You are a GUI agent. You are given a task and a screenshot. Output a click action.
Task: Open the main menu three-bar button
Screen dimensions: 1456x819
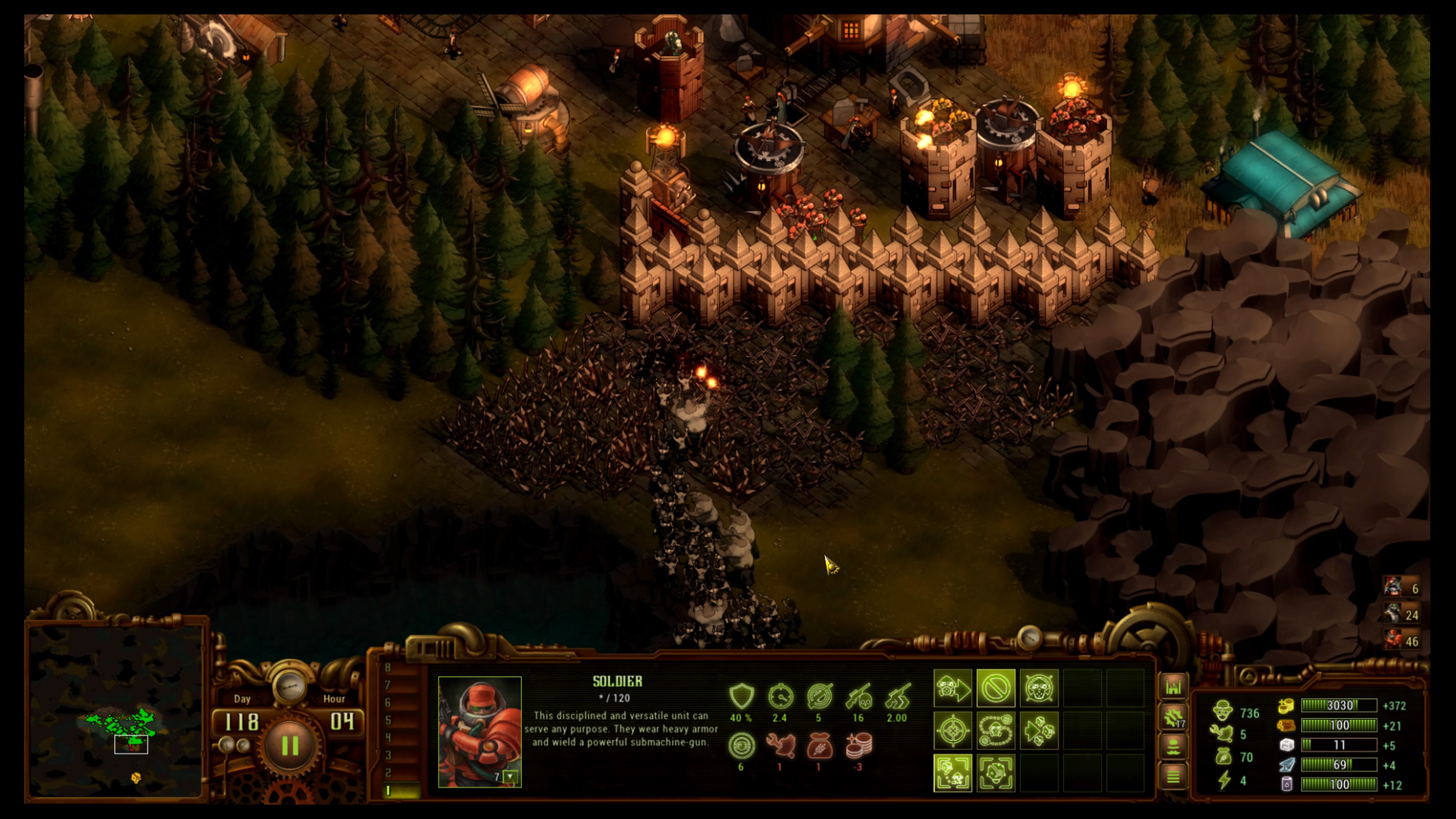pyautogui.click(x=1174, y=777)
